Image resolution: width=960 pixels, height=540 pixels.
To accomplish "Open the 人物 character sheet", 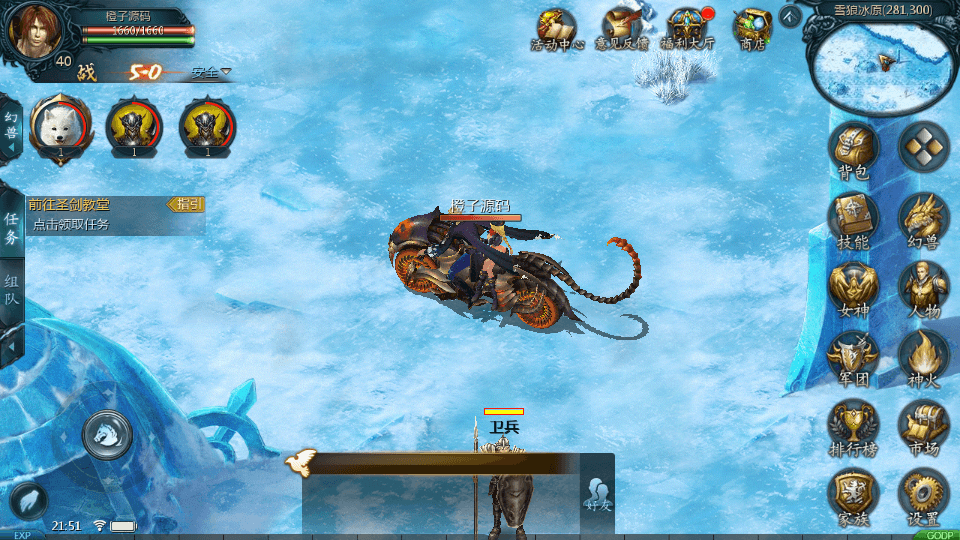I will pyautogui.click(x=923, y=288).
